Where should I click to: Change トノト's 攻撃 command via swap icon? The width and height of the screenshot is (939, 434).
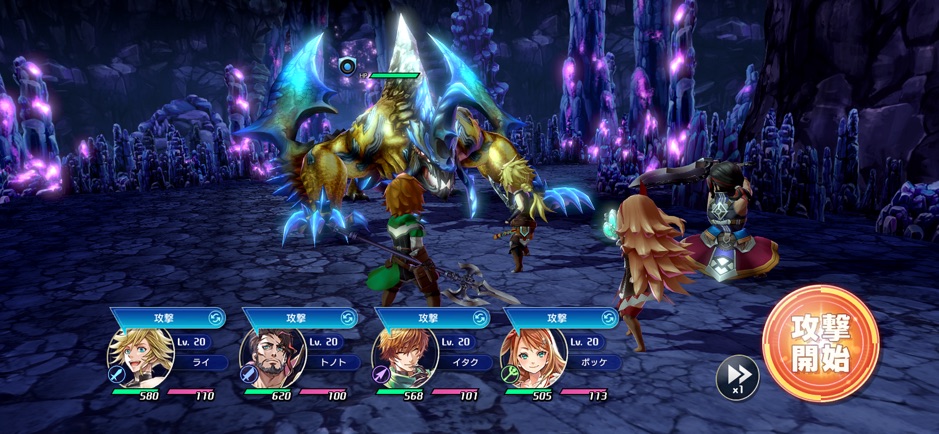coord(348,318)
